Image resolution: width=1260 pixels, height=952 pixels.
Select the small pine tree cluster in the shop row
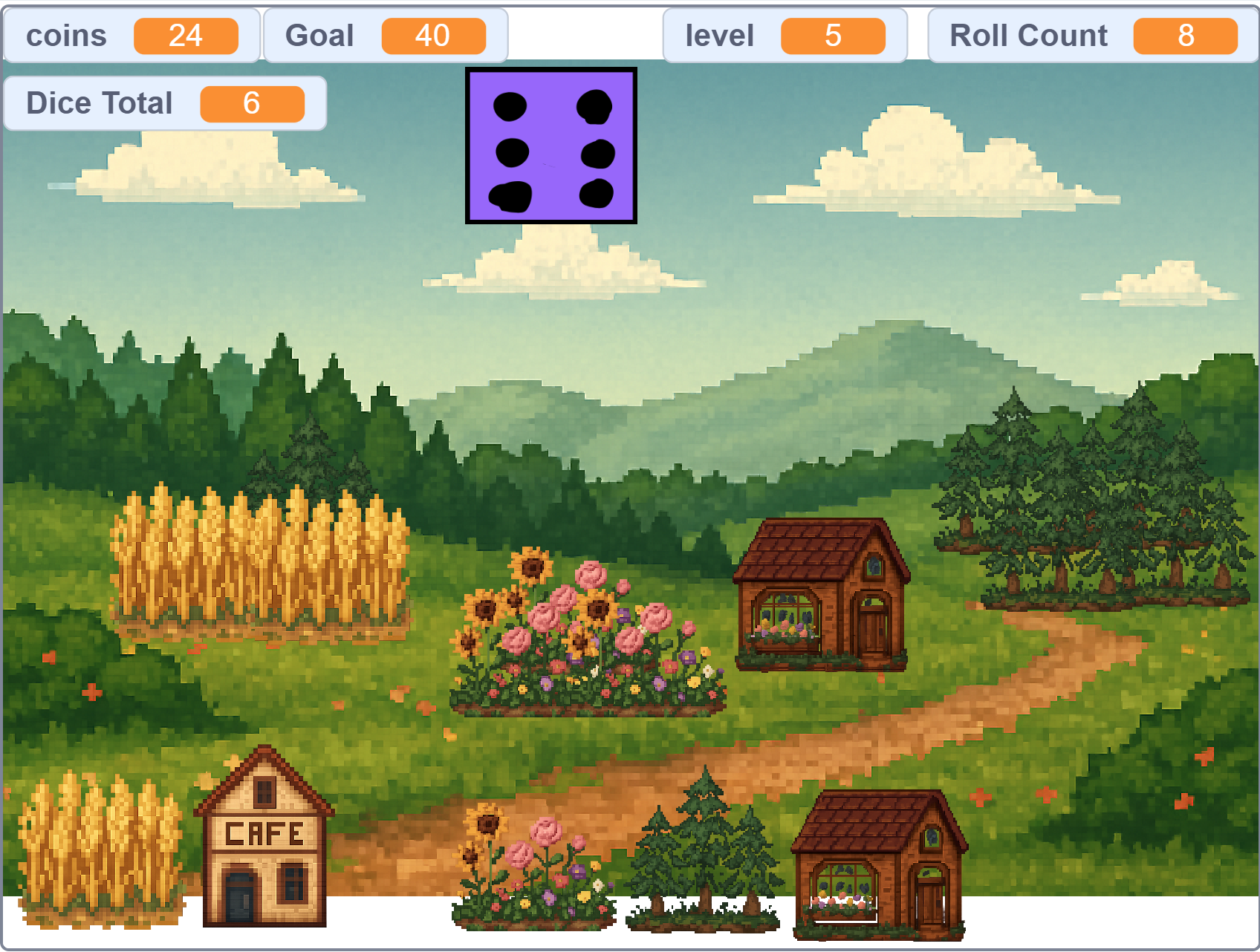tap(702, 854)
